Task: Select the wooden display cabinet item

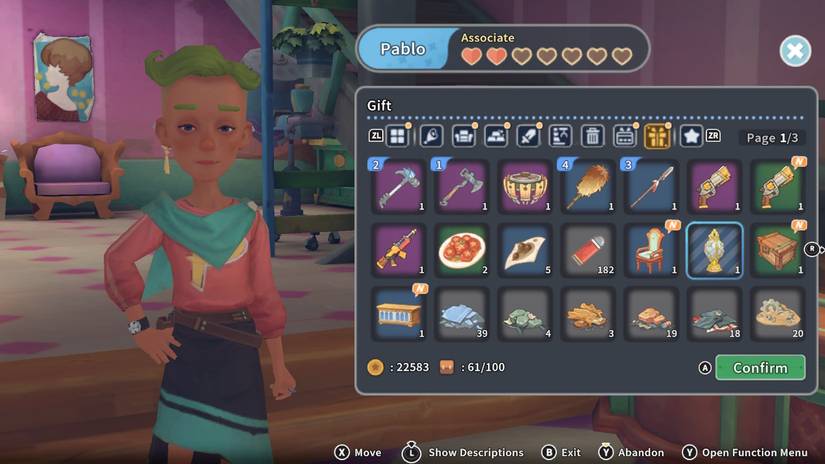Action: click(399, 313)
